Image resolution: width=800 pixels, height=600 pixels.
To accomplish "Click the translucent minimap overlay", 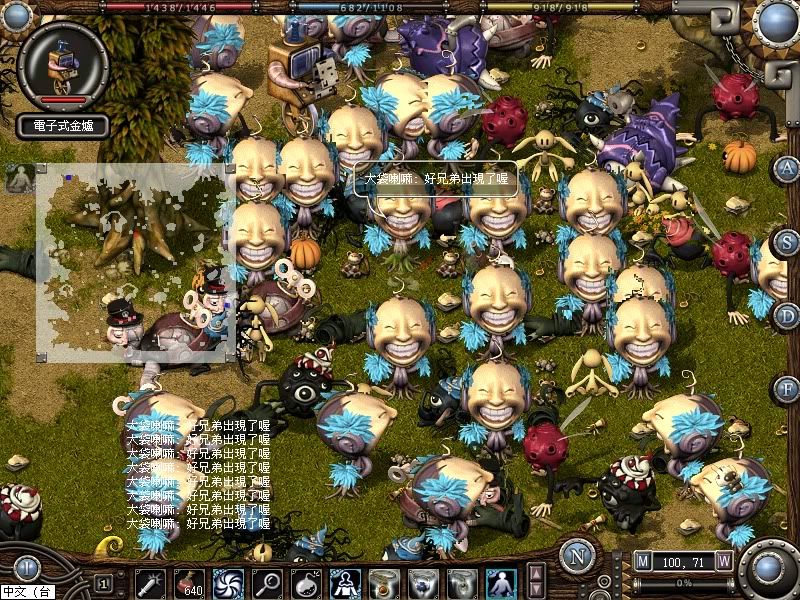I will point(135,262).
